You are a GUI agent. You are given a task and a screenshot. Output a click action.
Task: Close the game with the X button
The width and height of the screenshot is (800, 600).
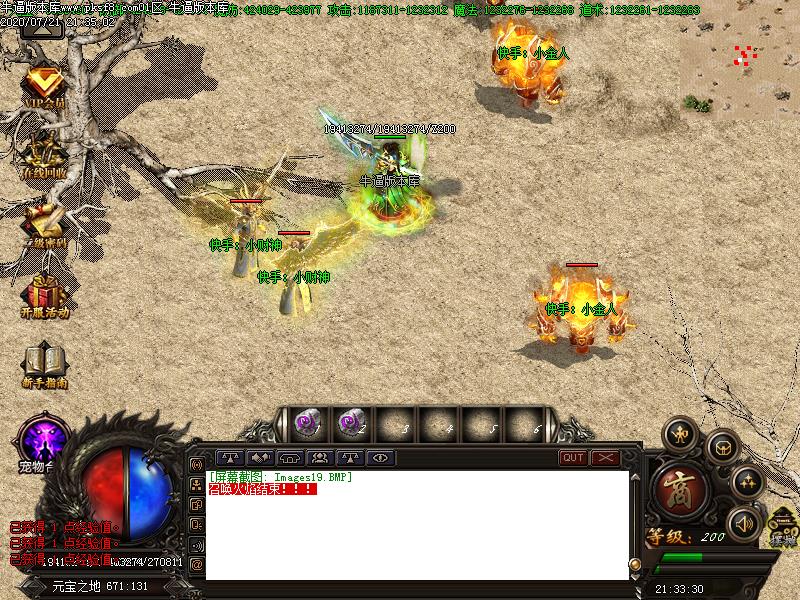point(606,458)
